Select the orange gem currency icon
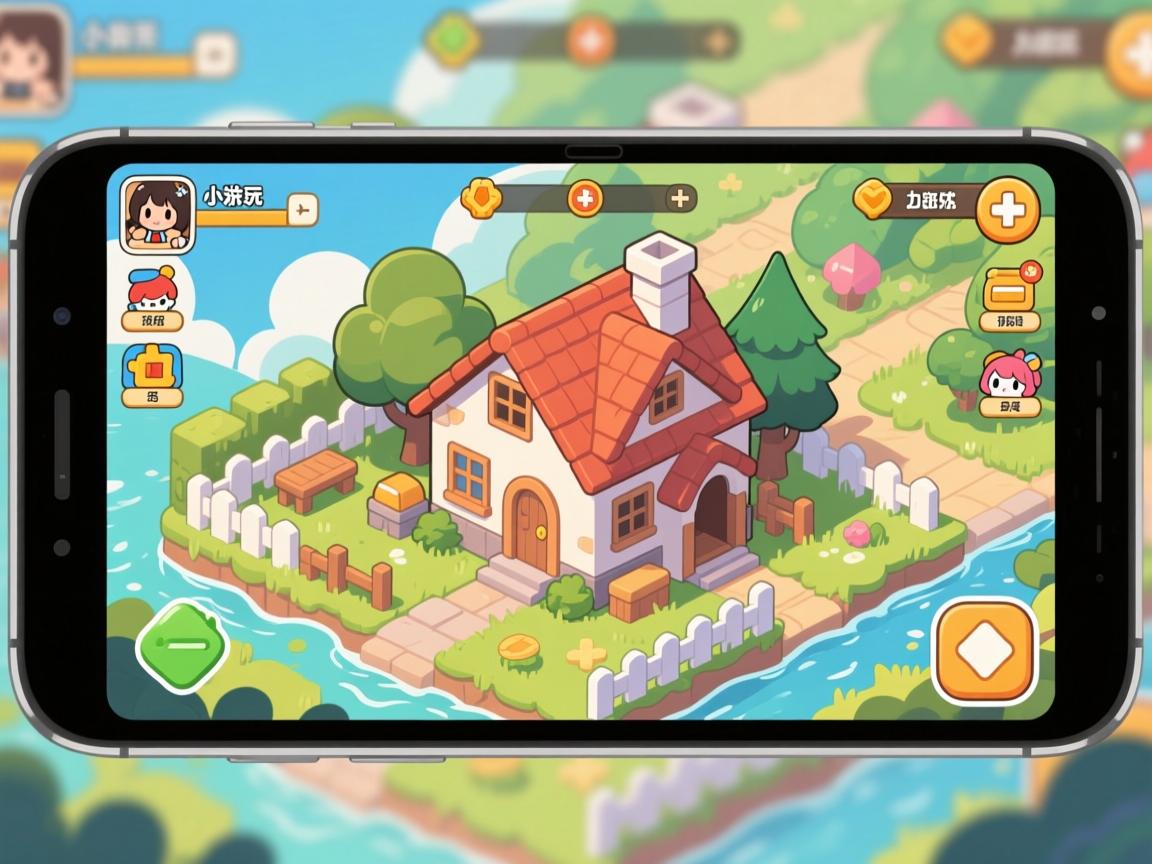Screen dimensions: 1152x864 click(481, 197)
